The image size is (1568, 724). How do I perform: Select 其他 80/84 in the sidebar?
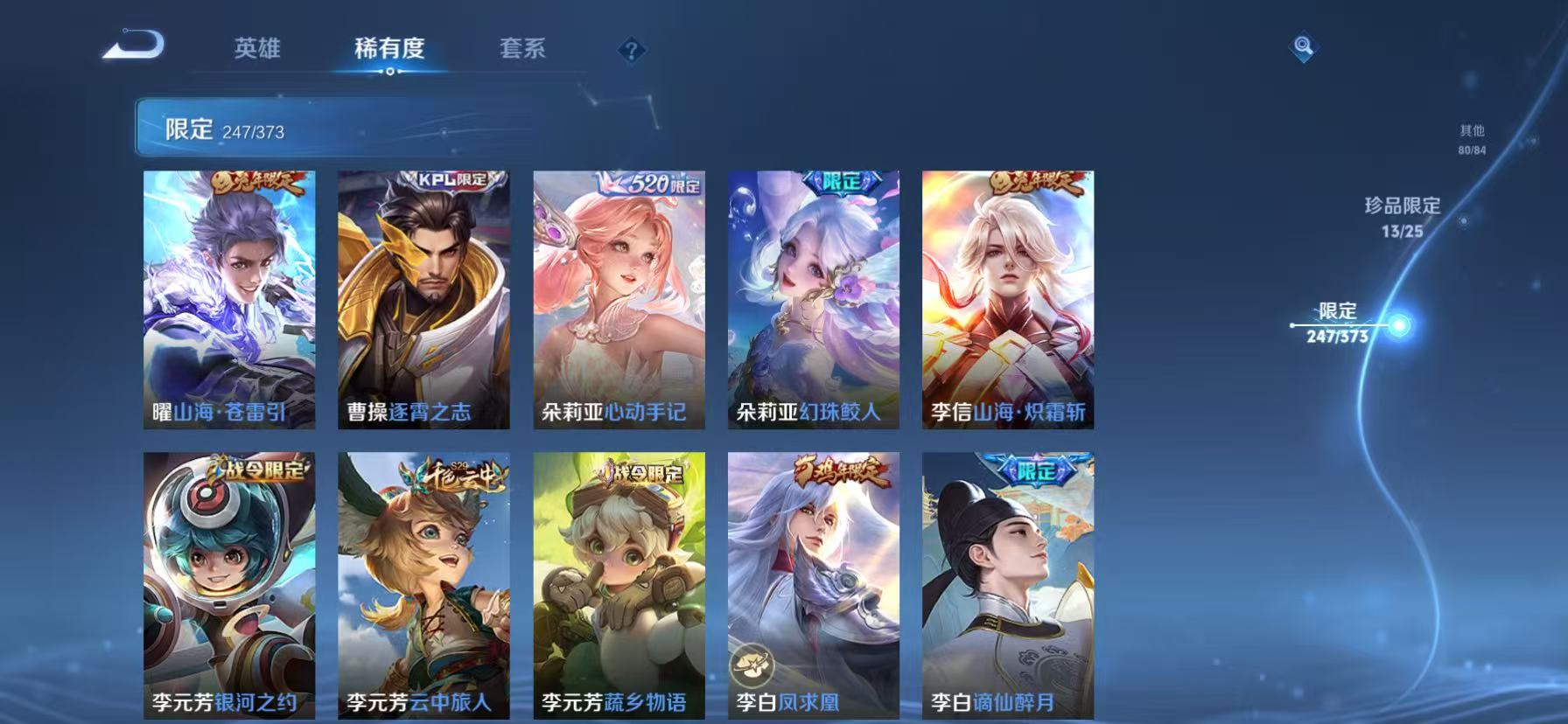coord(1472,140)
